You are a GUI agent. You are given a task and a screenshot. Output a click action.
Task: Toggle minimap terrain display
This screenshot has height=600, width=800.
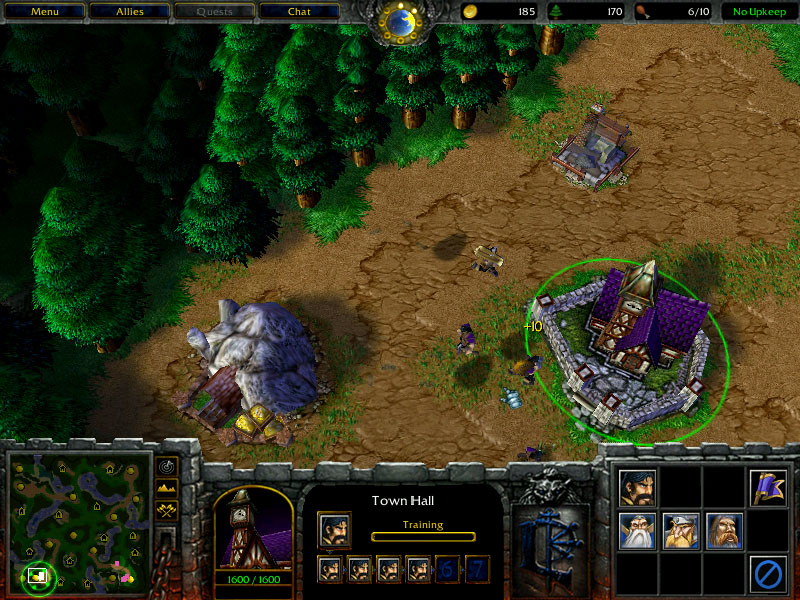pyautogui.click(x=166, y=488)
